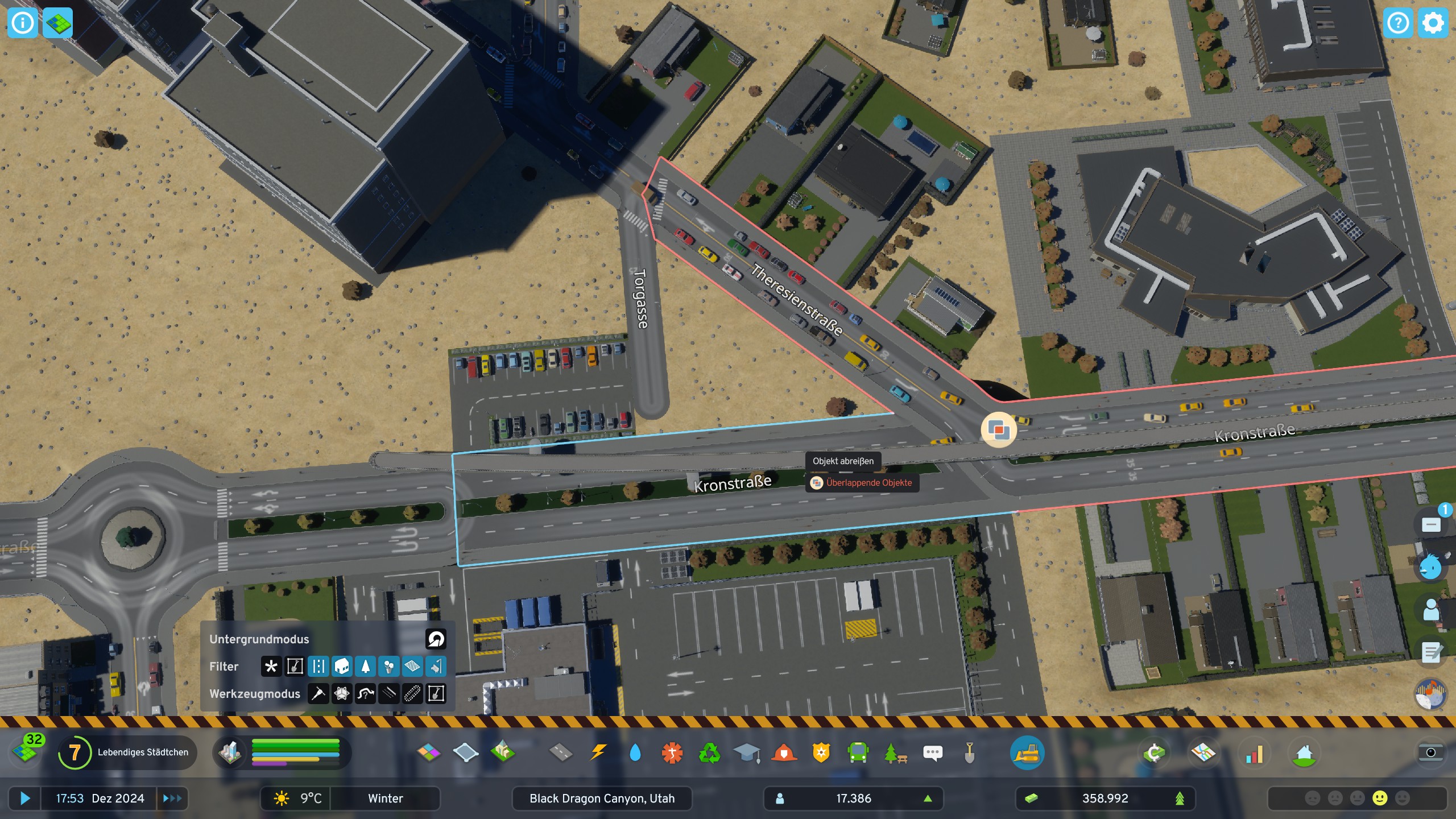Disable the tree filter in the Filter row
The height and width of the screenshot is (819, 1456).
coord(366,666)
